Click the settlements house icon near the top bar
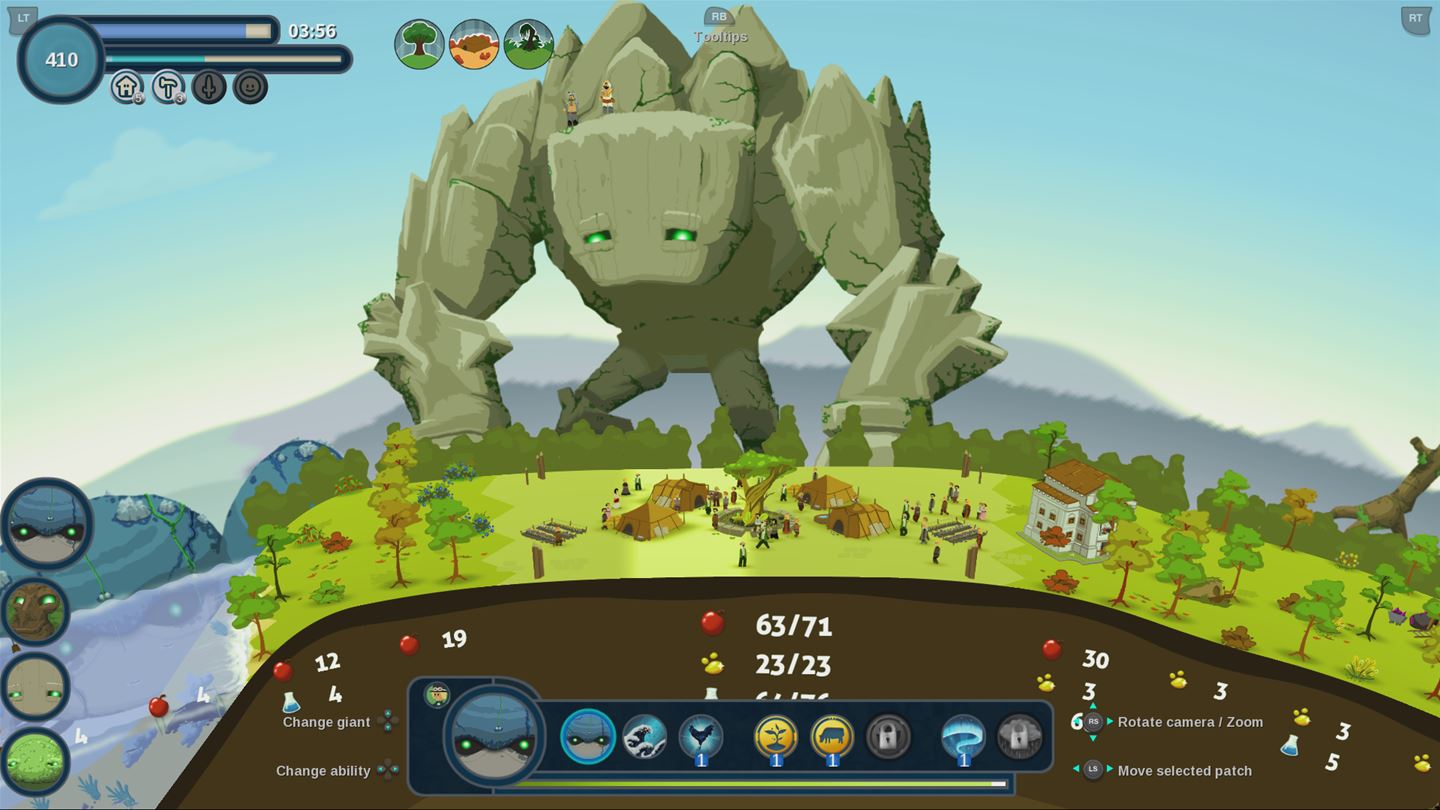 (126, 88)
